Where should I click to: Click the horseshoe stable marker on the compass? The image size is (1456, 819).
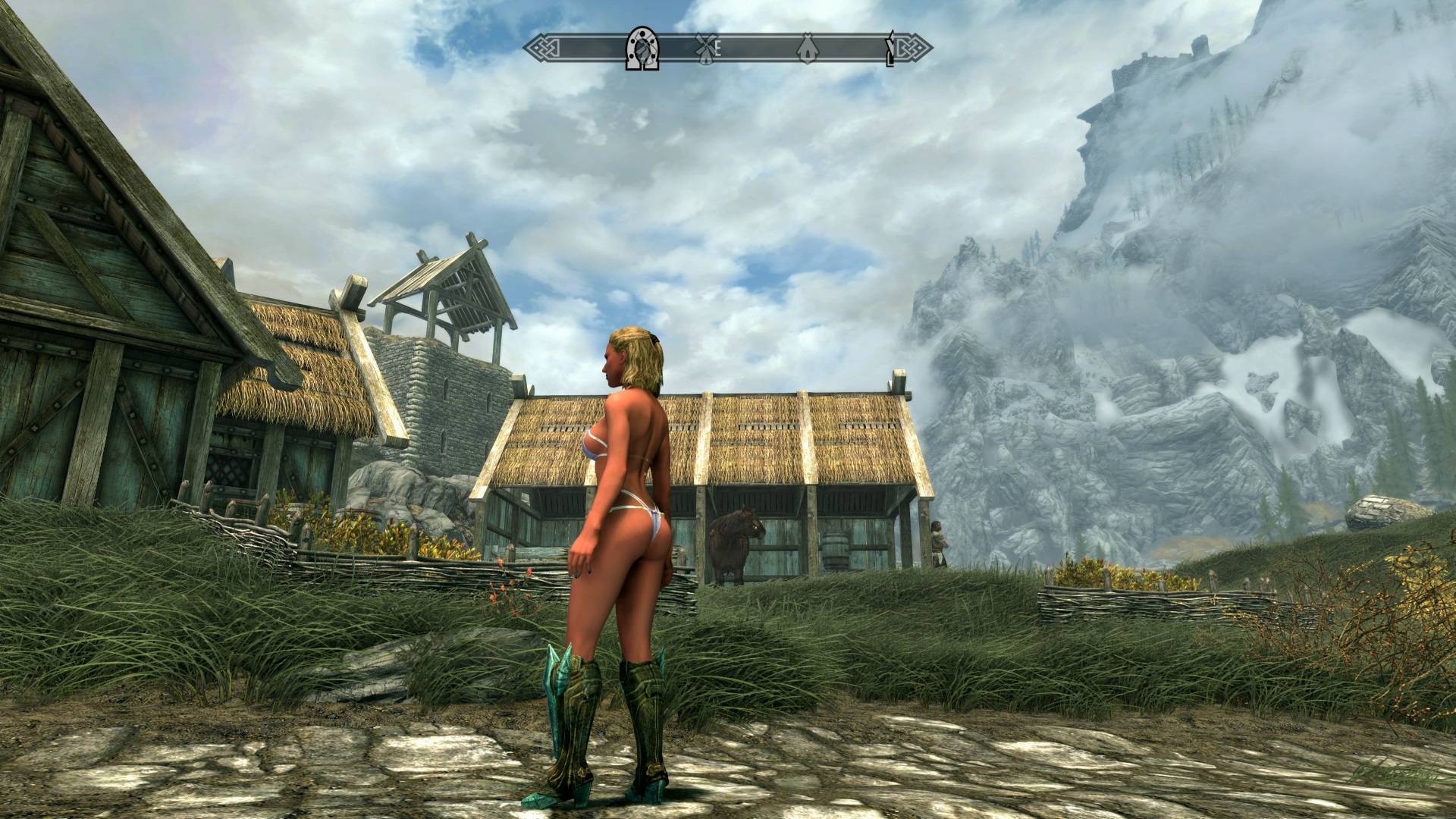[x=642, y=49]
